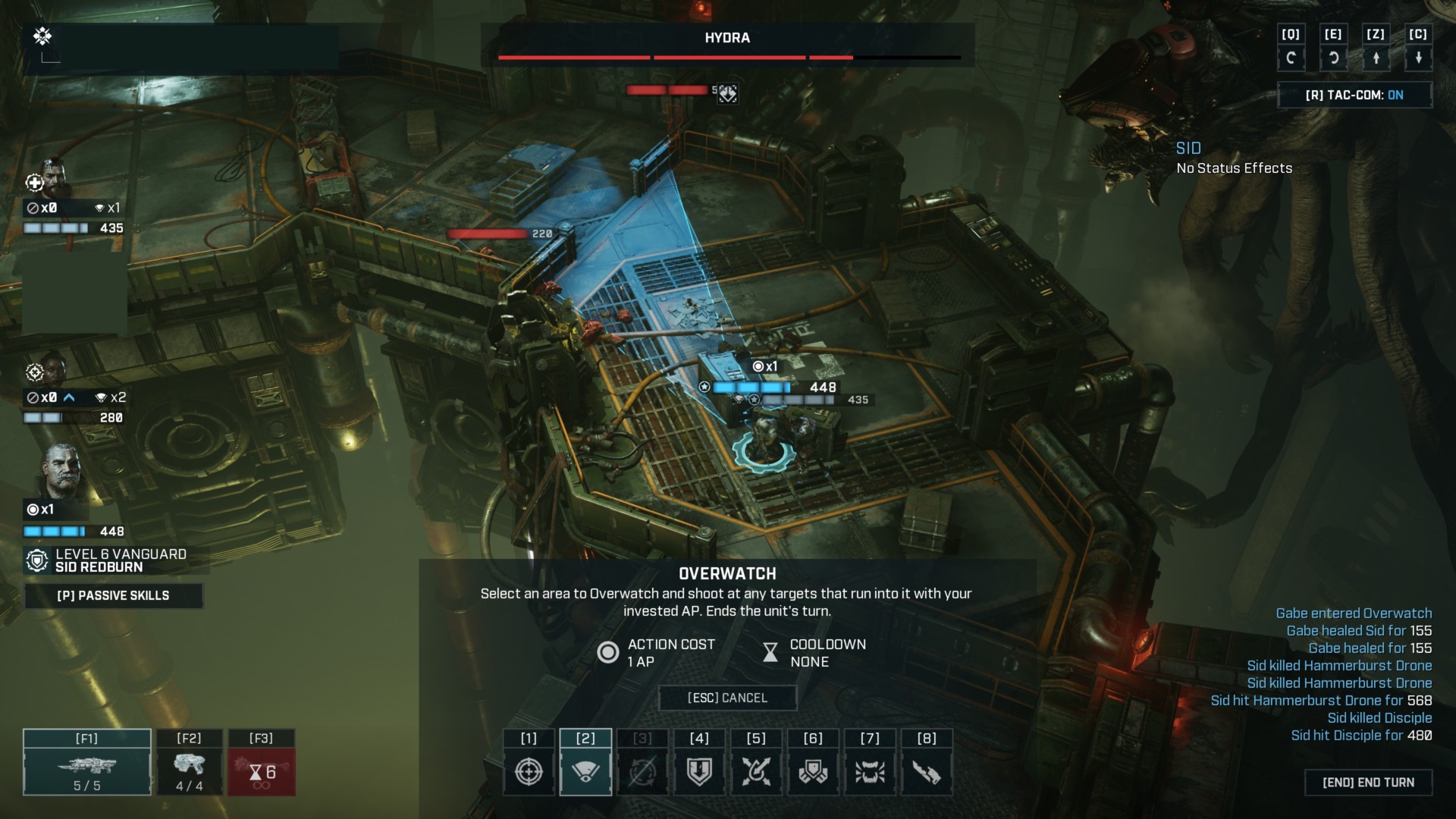Click the counter-clockwise rotate icon under [E]
This screenshot has width=1456, height=819.
coord(1334,58)
